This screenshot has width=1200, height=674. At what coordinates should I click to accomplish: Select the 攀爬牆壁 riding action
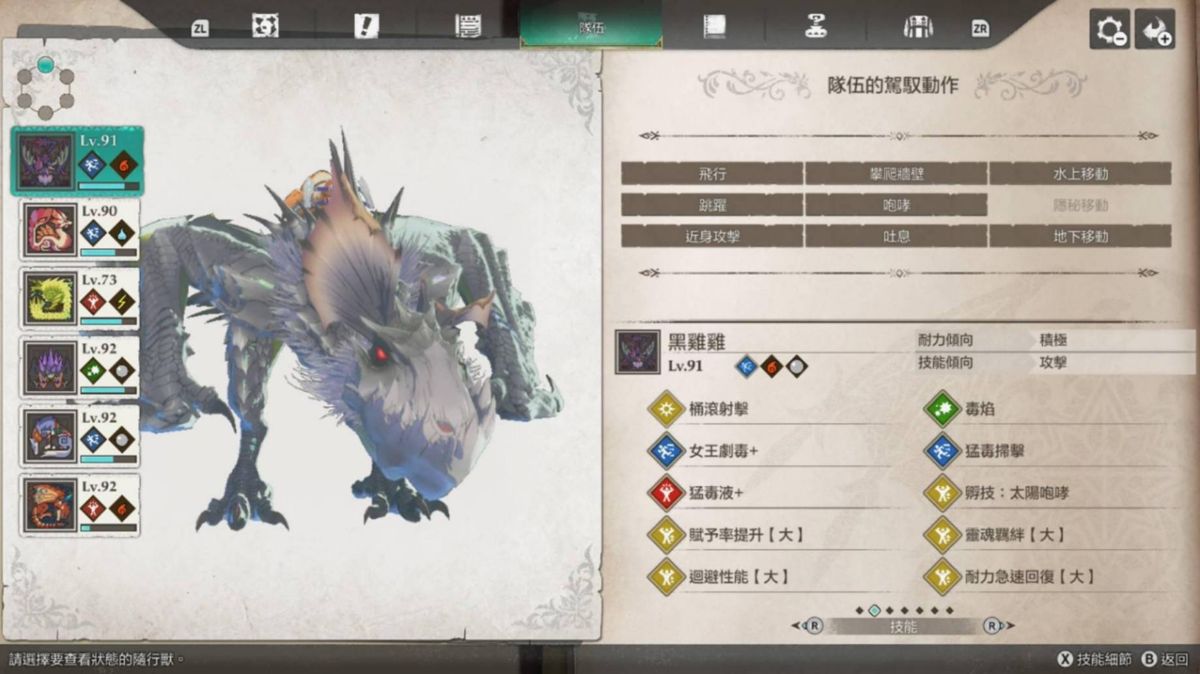(x=896, y=174)
